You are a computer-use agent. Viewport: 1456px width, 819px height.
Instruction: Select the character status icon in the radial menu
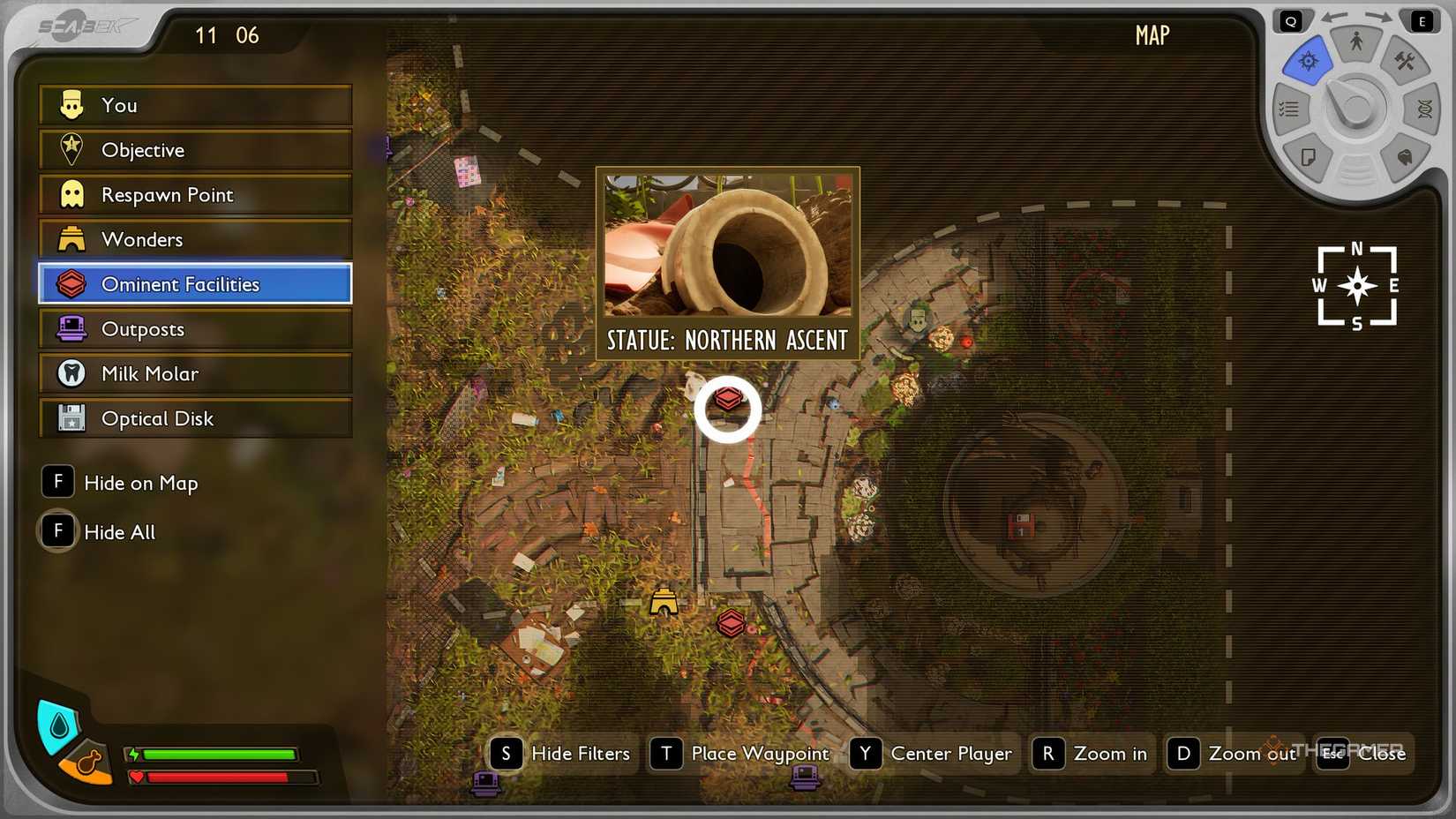point(1356,41)
